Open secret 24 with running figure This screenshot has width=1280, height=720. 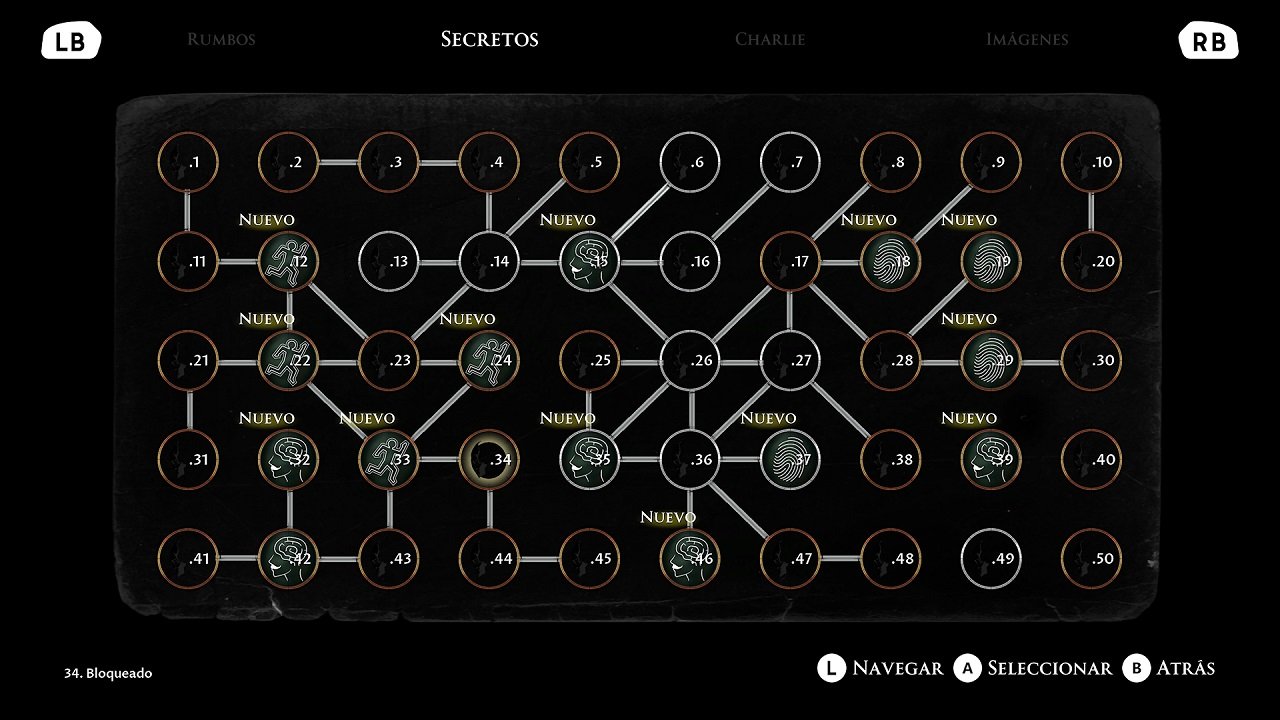489,361
